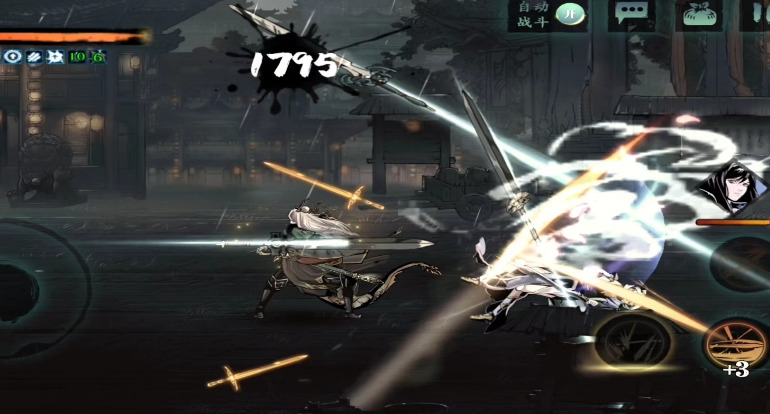770x414 pixels.
Task: Toggle the auto-battle (自动战斗) switch
Action: pos(570,14)
